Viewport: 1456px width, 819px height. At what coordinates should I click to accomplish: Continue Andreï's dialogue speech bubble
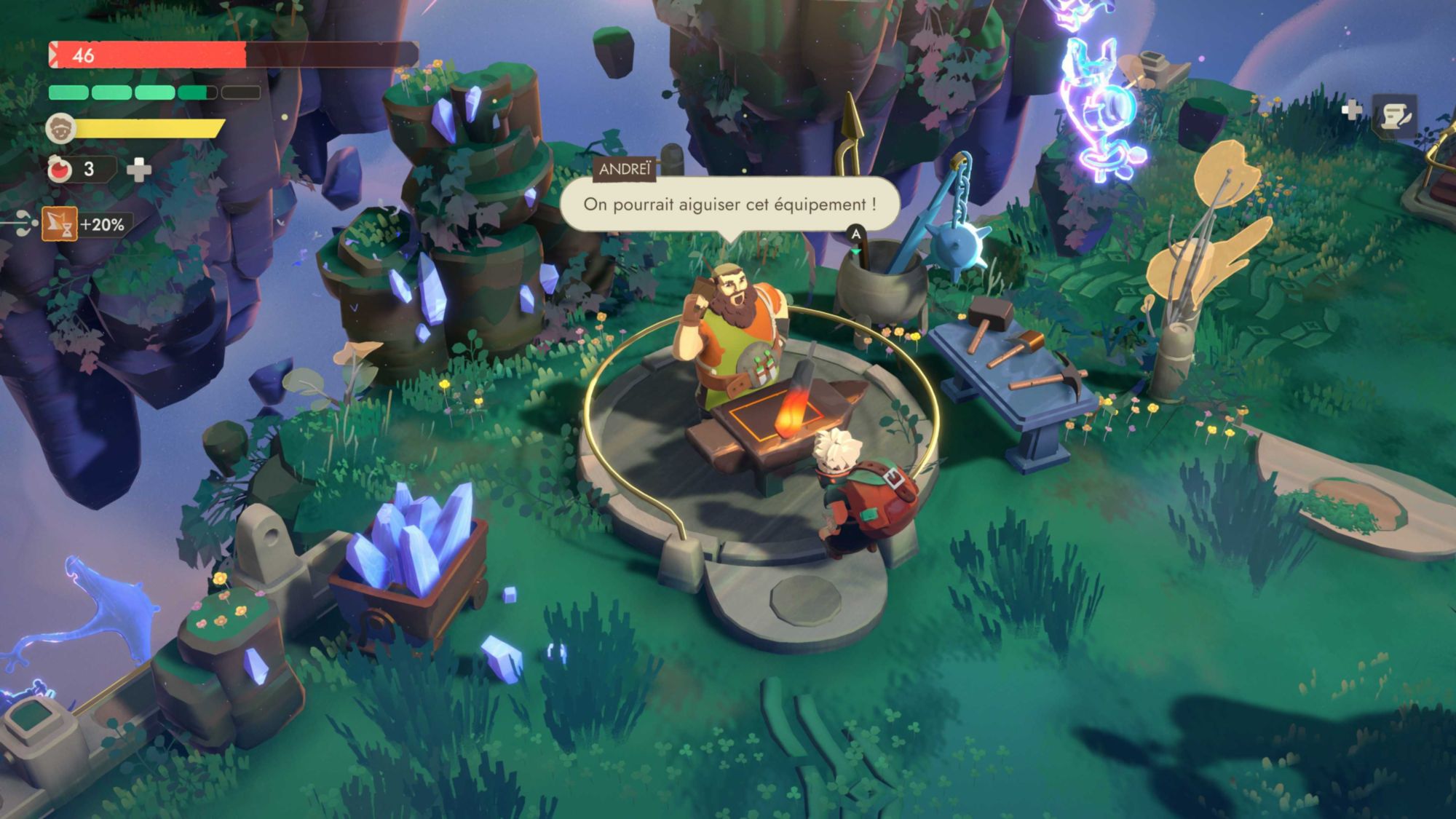coord(729,205)
